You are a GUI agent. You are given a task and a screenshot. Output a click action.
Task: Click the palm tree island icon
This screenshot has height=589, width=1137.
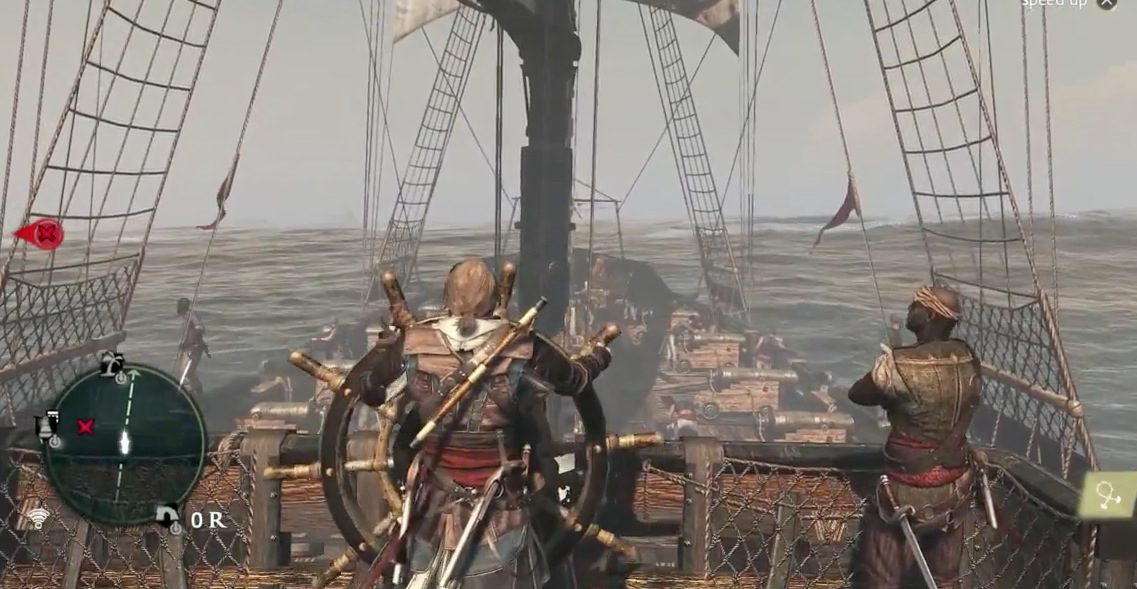pyautogui.click(x=113, y=364)
